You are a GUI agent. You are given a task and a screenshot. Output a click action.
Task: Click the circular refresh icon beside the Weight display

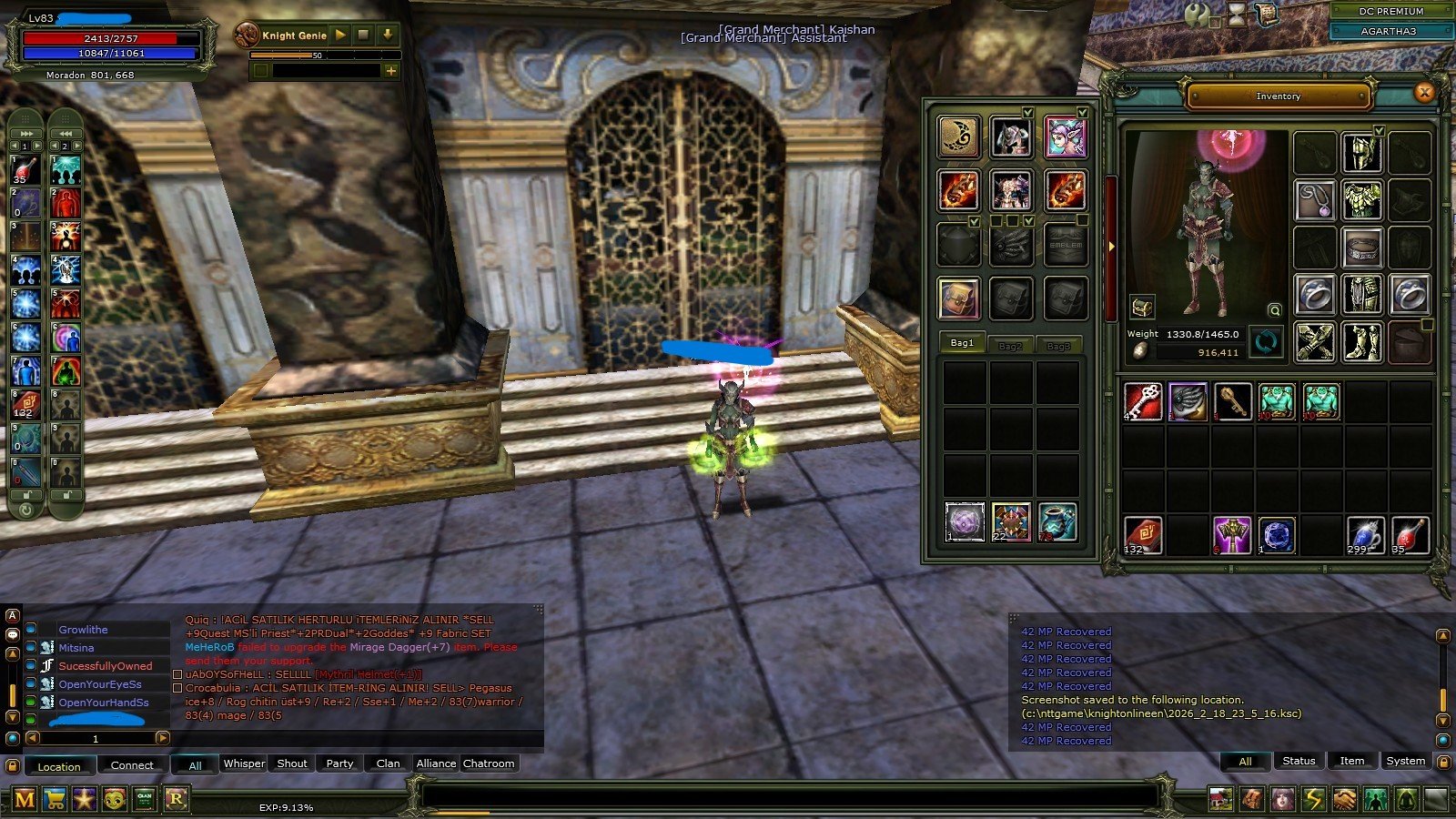1266,343
